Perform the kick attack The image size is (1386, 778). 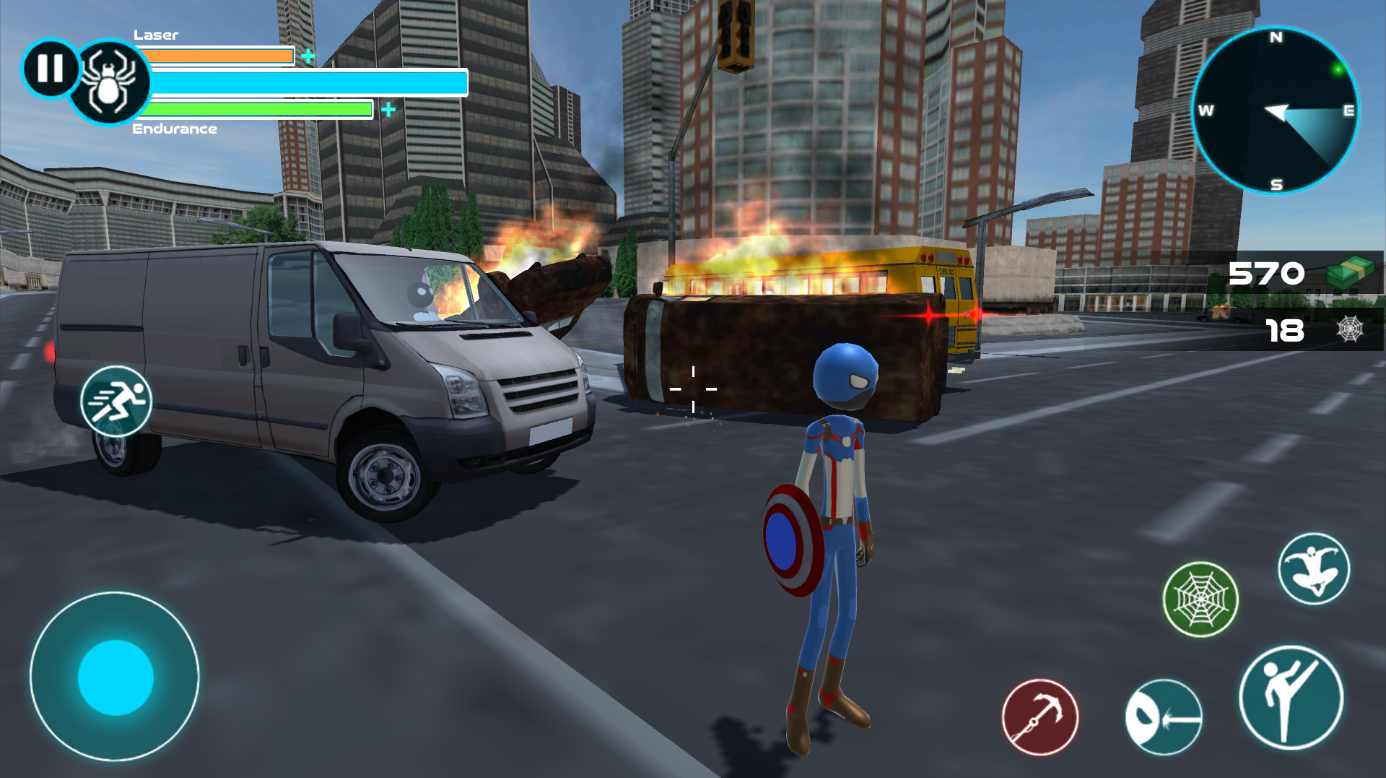click(x=1290, y=697)
